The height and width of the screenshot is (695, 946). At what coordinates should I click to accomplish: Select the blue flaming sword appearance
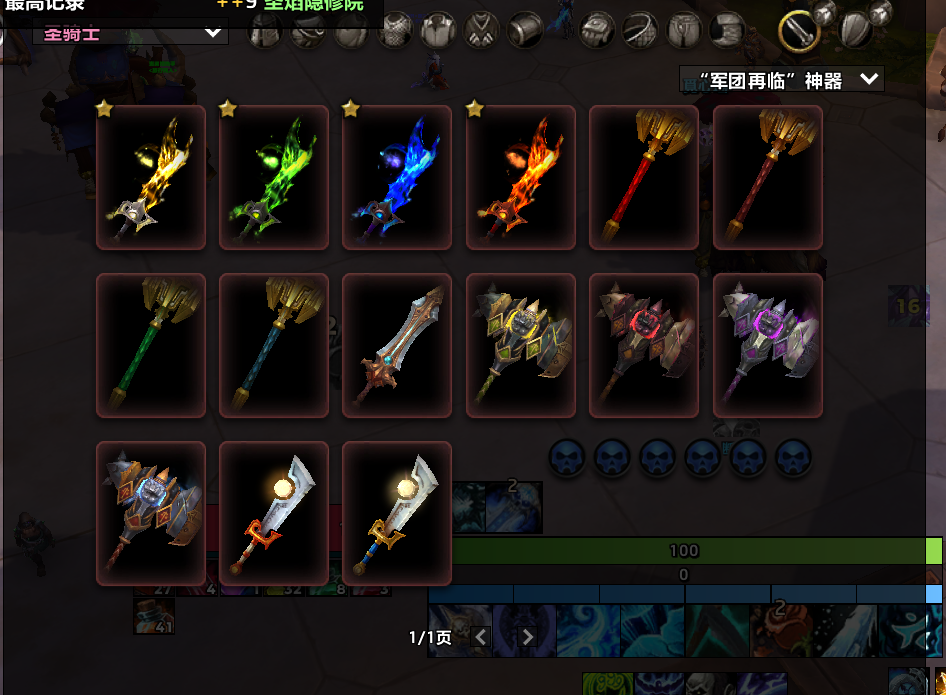(397, 177)
